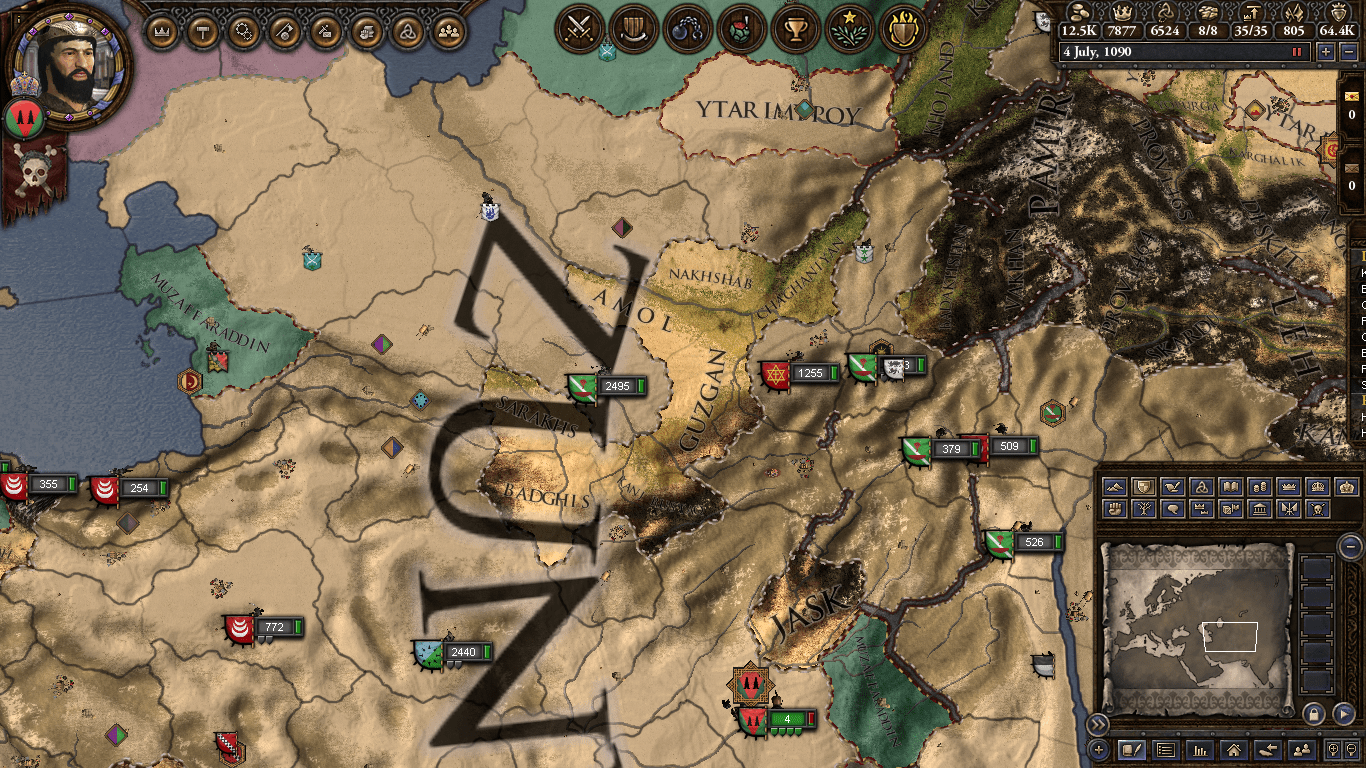Unpause the game with the pause button
The height and width of the screenshot is (768, 1366).
pyautogui.click(x=1297, y=52)
